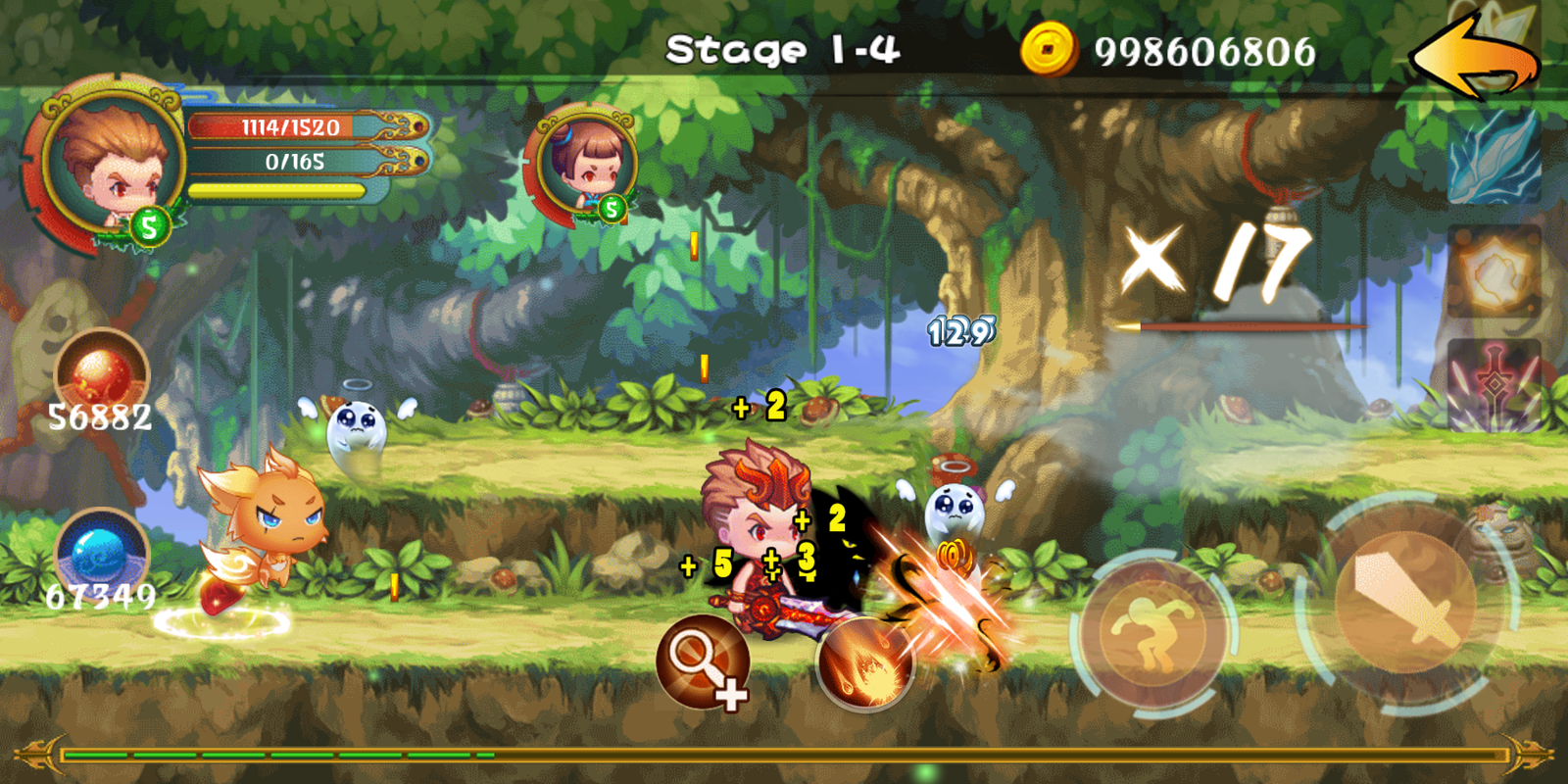Use the fireball skill icon
The width and height of the screenshot is (1568, 784).
tap(864, 662)
